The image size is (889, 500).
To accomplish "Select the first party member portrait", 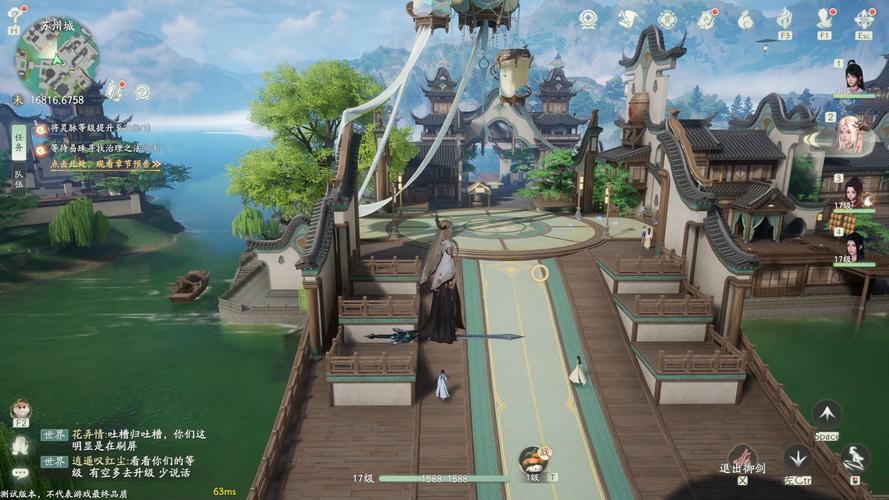I will [x=853, y=77].
